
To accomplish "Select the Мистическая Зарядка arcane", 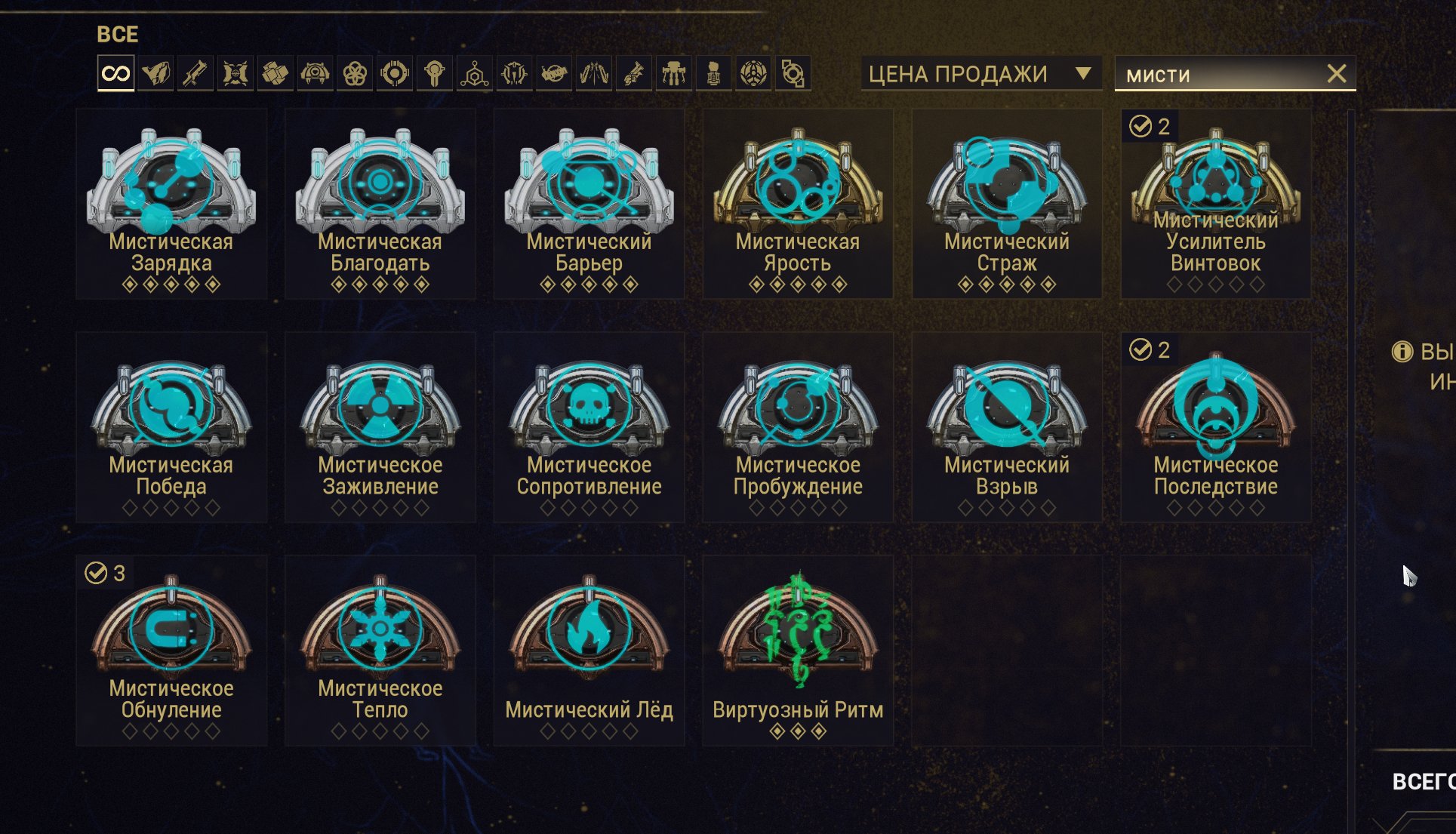I will pos(171,204).
